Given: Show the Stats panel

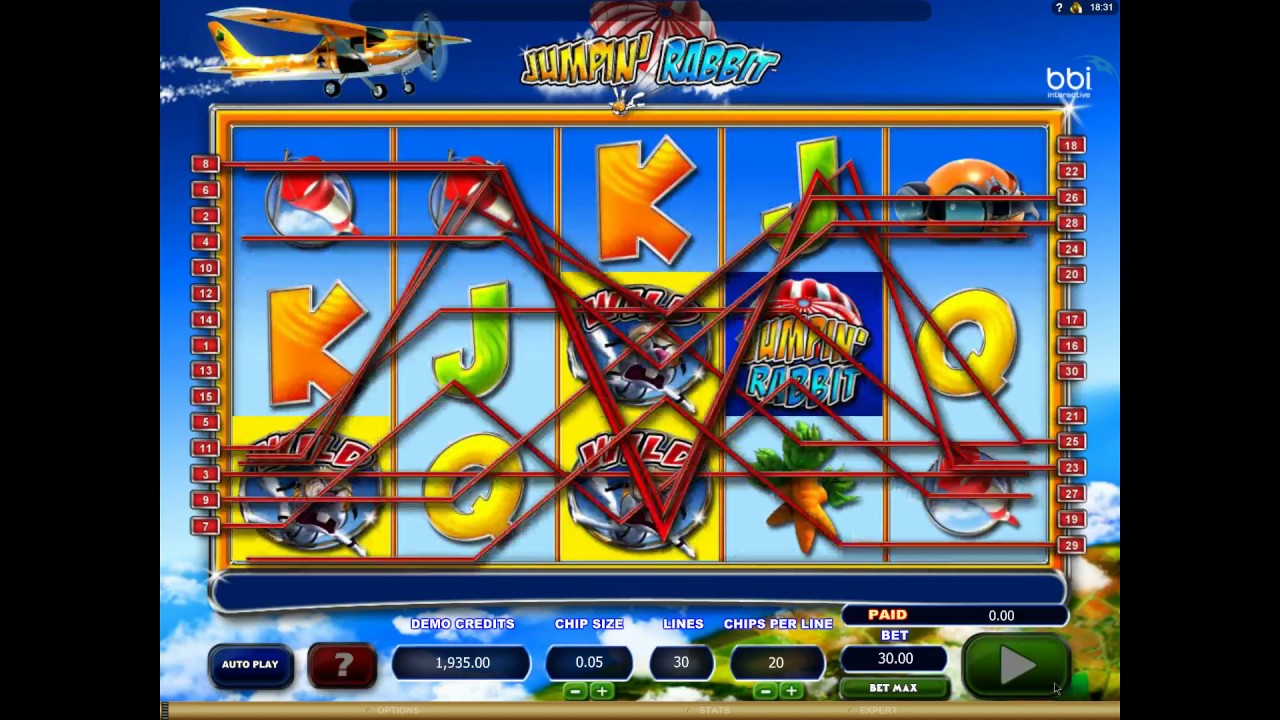Looking at the screenshot, I should [x=714, y=710].
